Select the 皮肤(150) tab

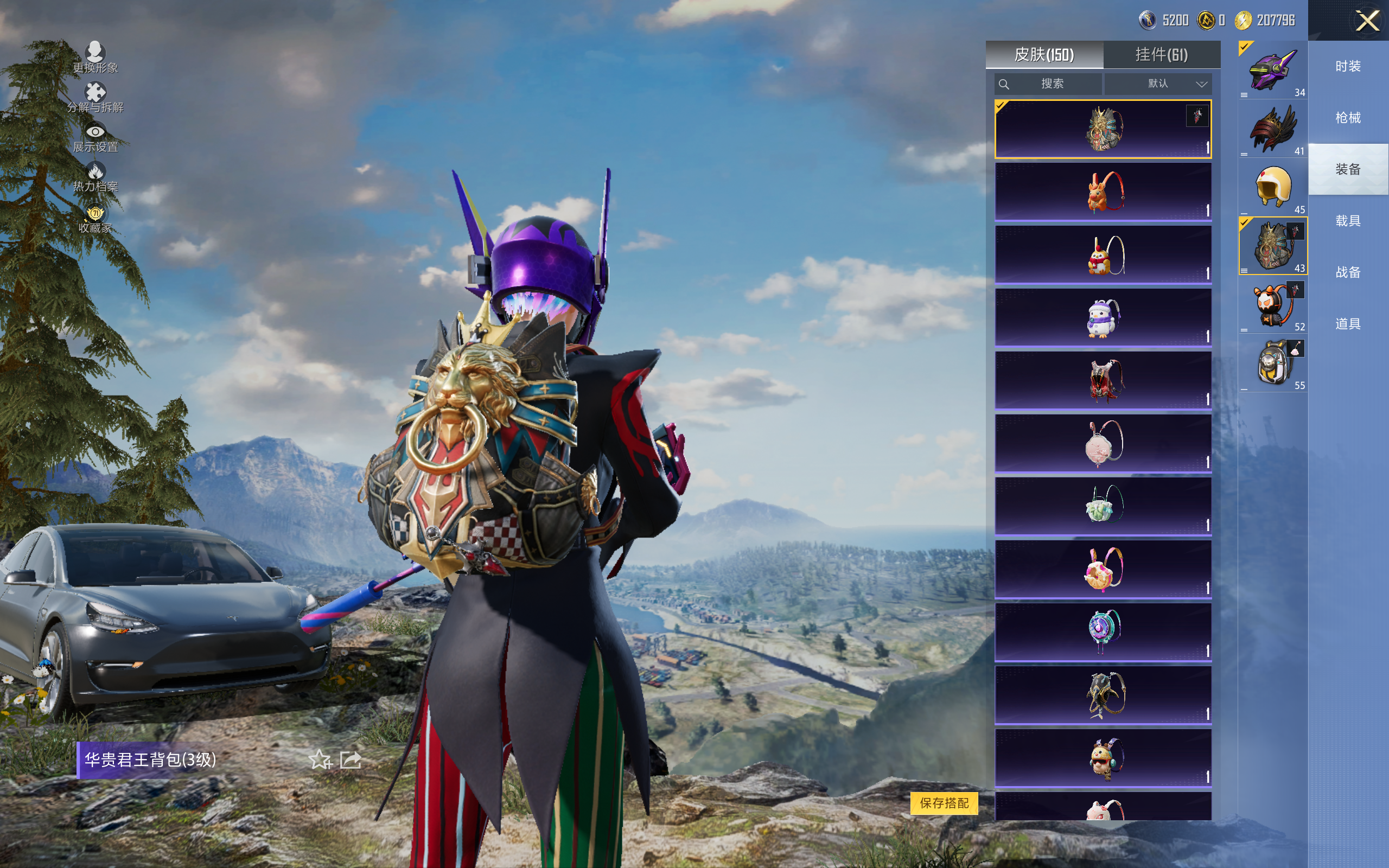(x=1043, y=55)
